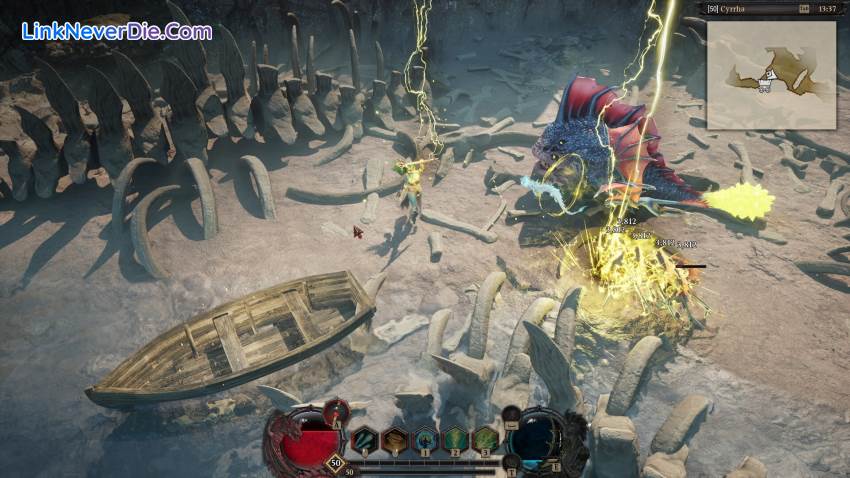The height and width of the screenshot is (478, 850).
Task: Cast the blue orb skill labeled 1
Action: pyautogui.click(x=426, y=440)
